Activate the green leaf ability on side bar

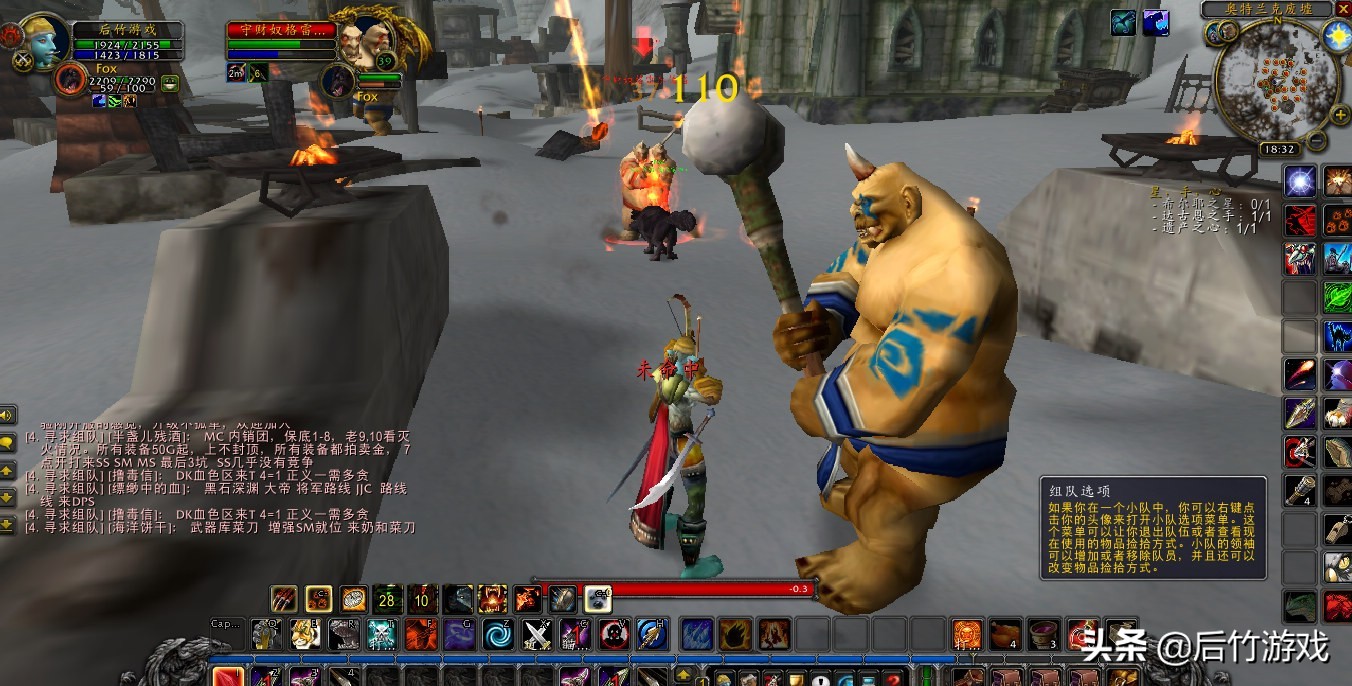click(1338, 297)
